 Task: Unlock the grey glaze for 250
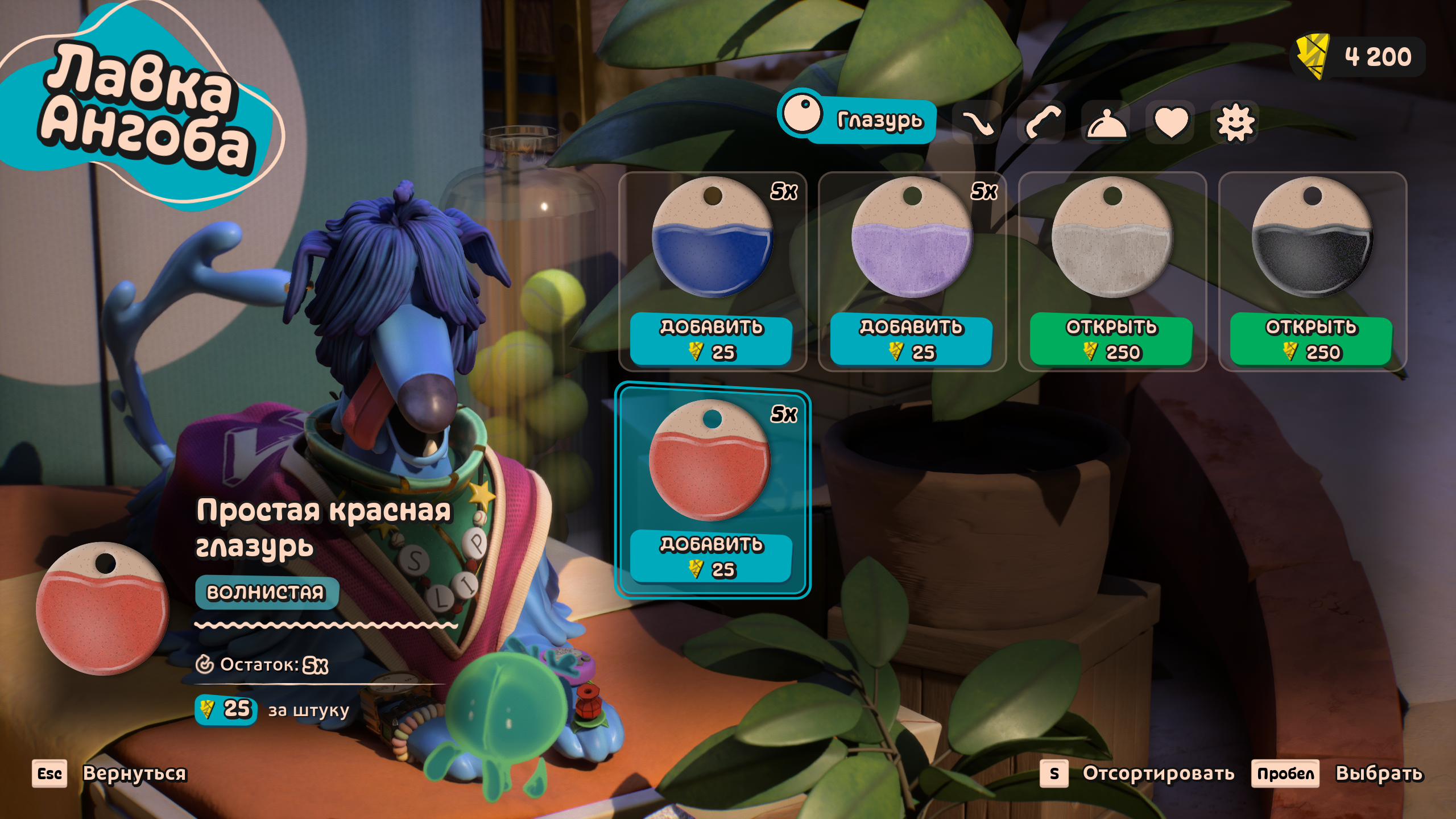1111,340
